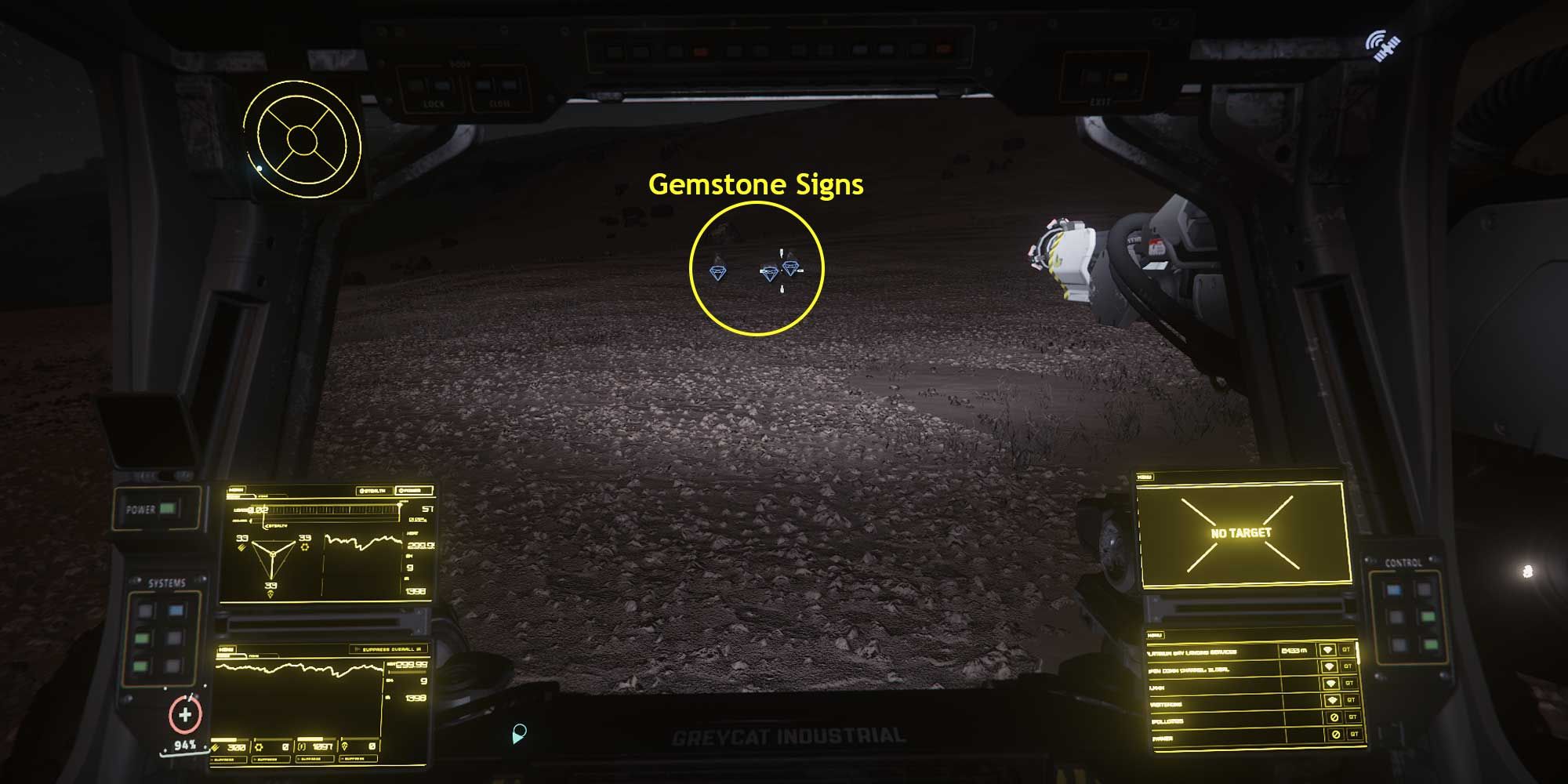The height and width of the screenshot is (784, 1568).
Task: Click the gear icon beside the 33 readout
Action: (305, 547)
